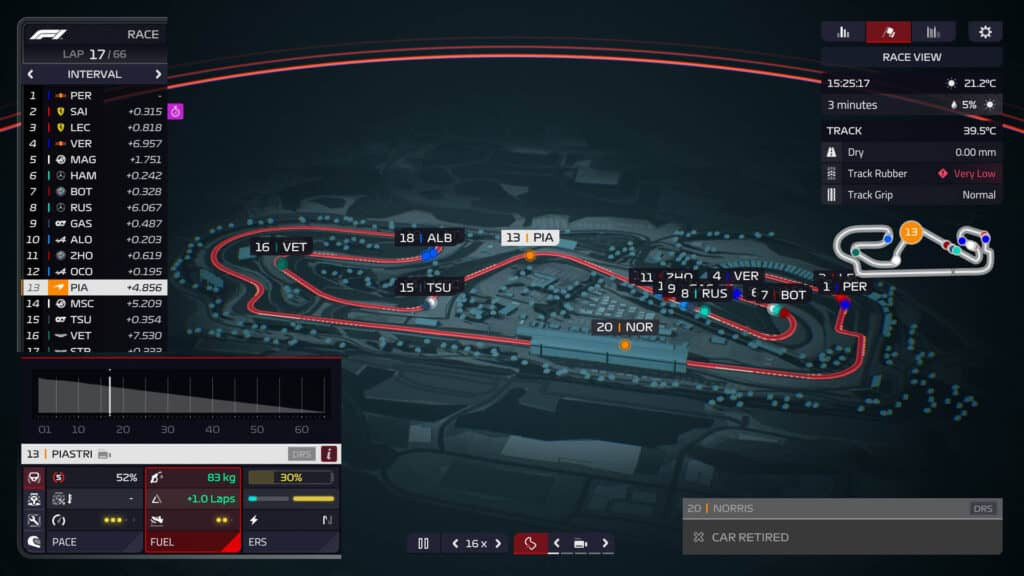Switch to the next camera view

(x=606, y=543)
